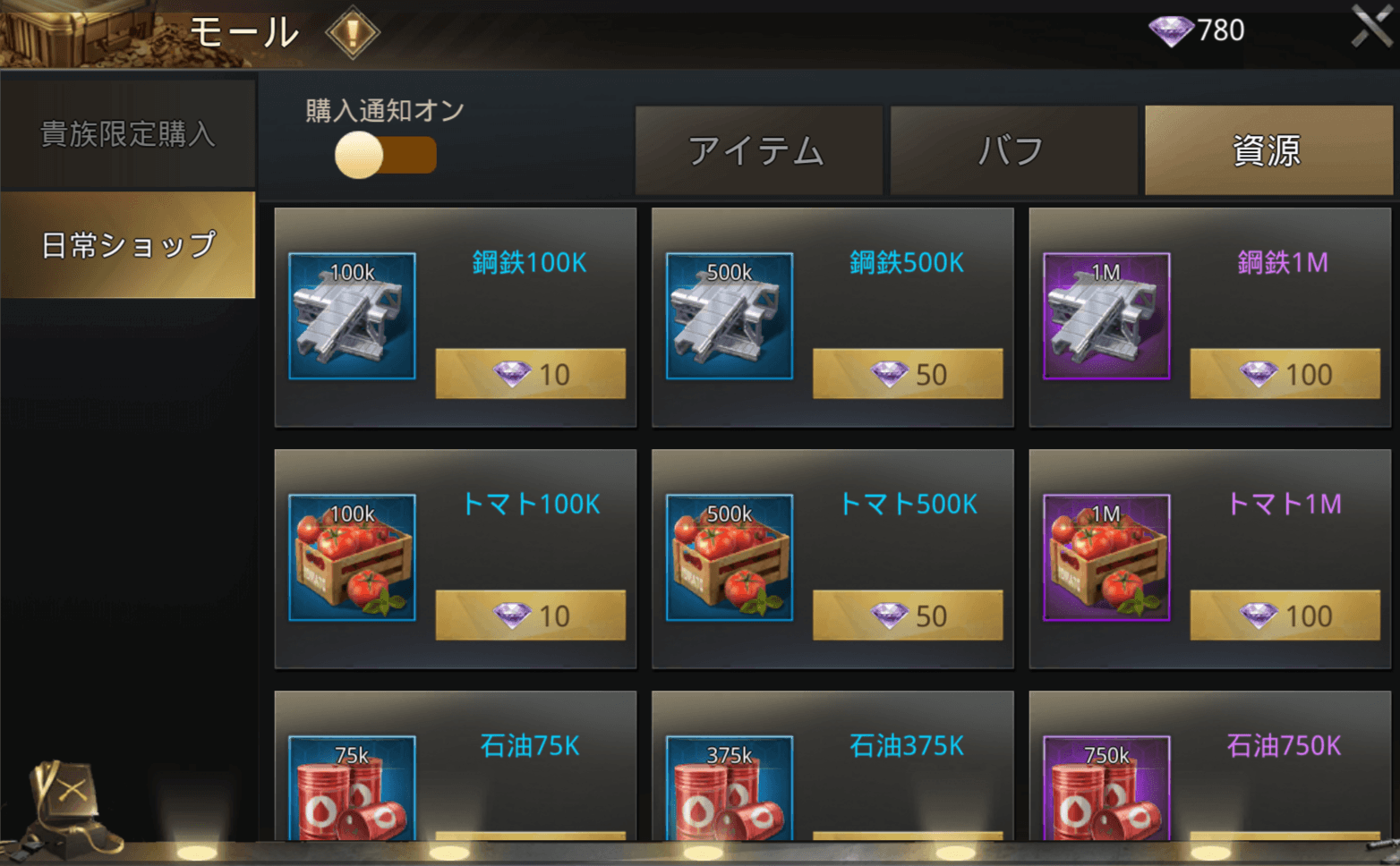Close the mall window
The width and height of the screenshot is (1400, 866).
coord(1371,27)
